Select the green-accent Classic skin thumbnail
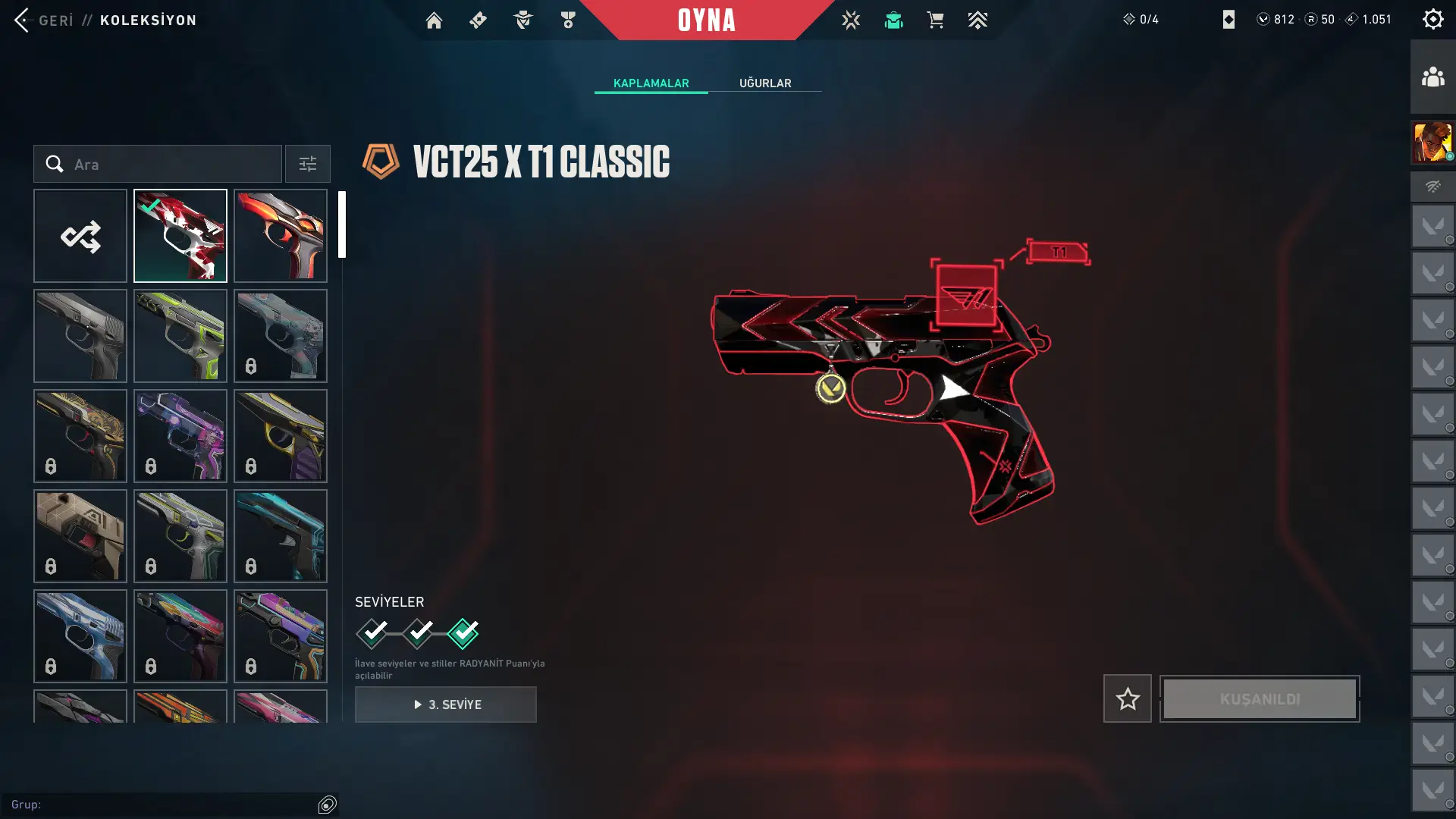 (180, 336)
